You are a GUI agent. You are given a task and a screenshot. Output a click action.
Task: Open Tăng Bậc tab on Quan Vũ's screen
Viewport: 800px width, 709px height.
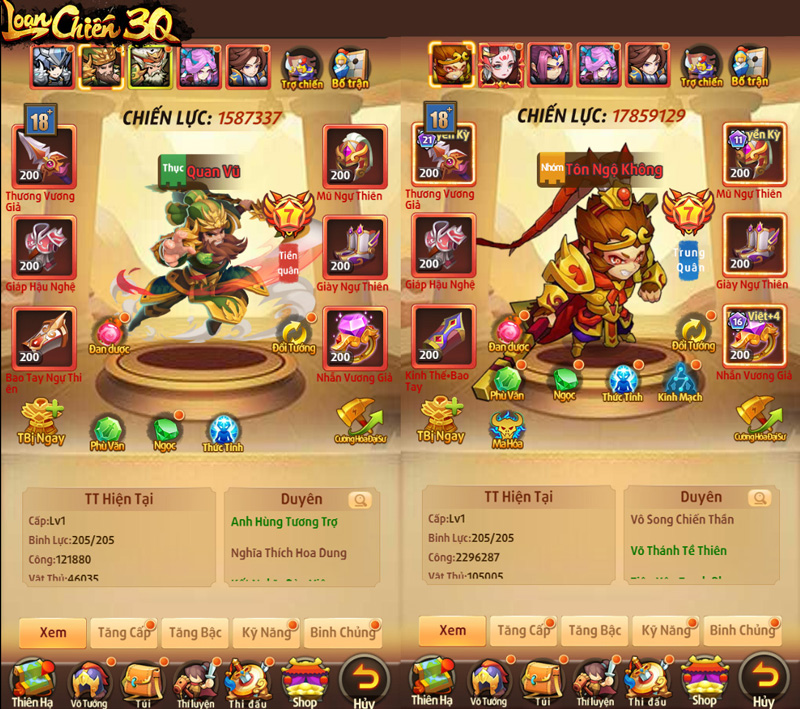click(195, 632)
